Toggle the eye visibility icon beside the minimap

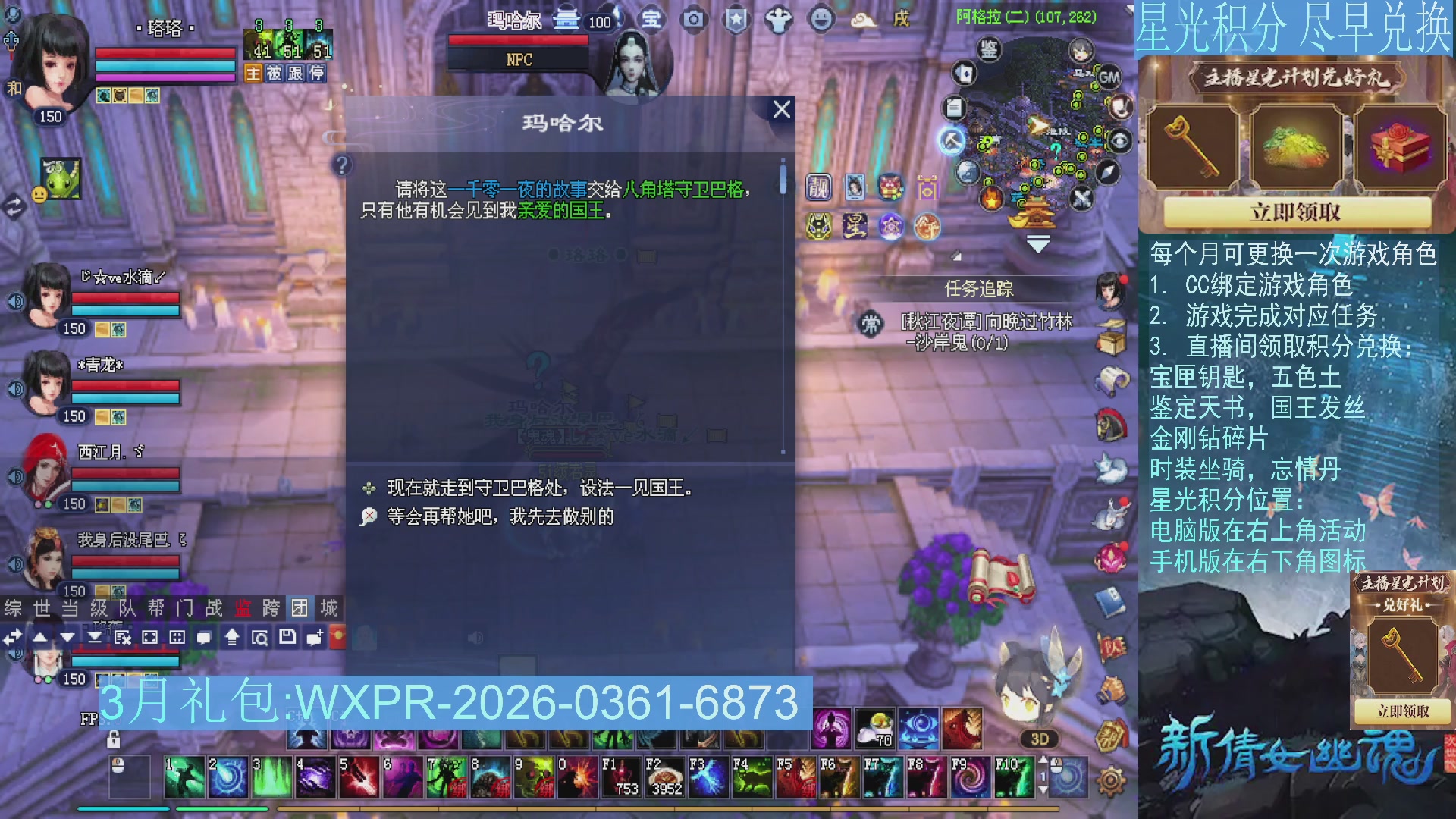1120,140
